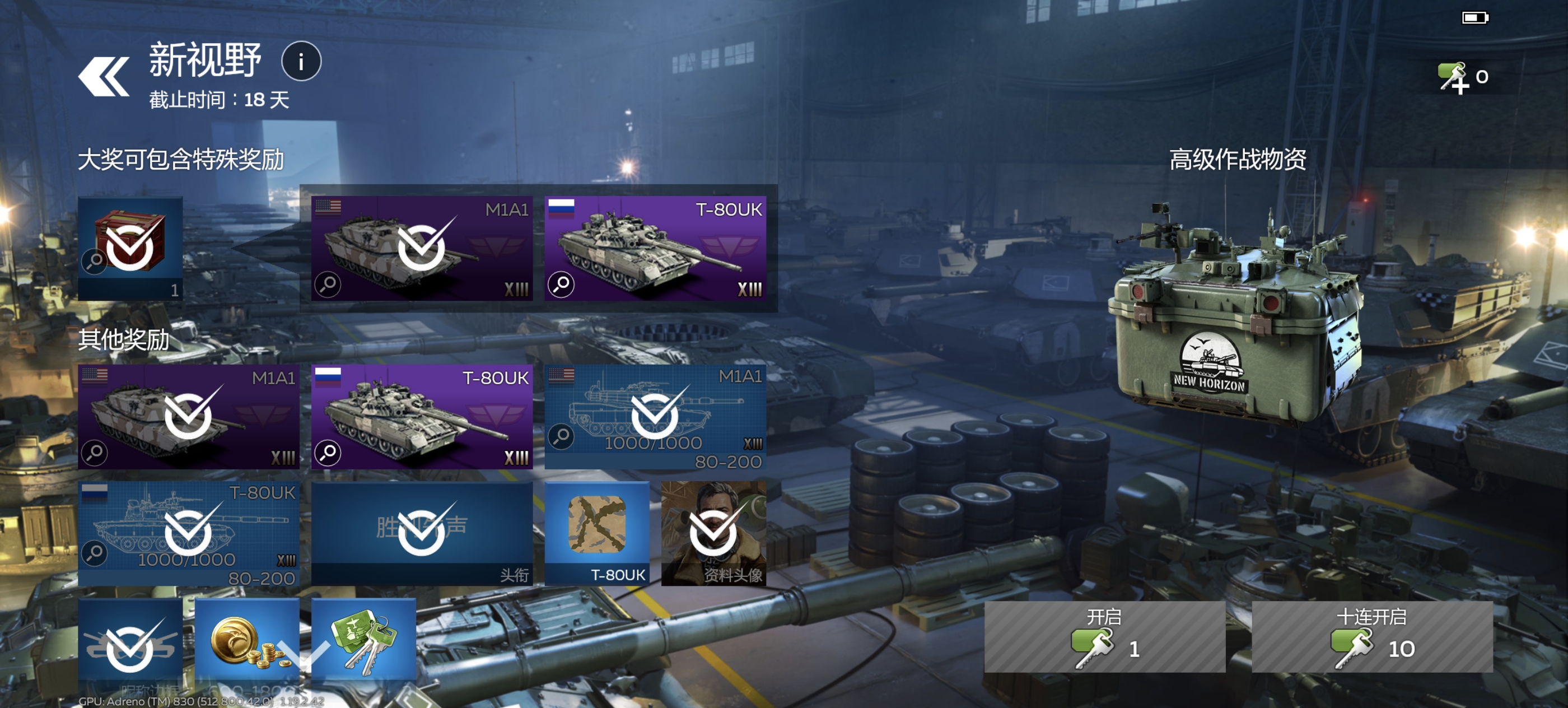View M1A1 tank under 其他奖励
This screenshot has width=1568, height=708.
pos(188,417)
